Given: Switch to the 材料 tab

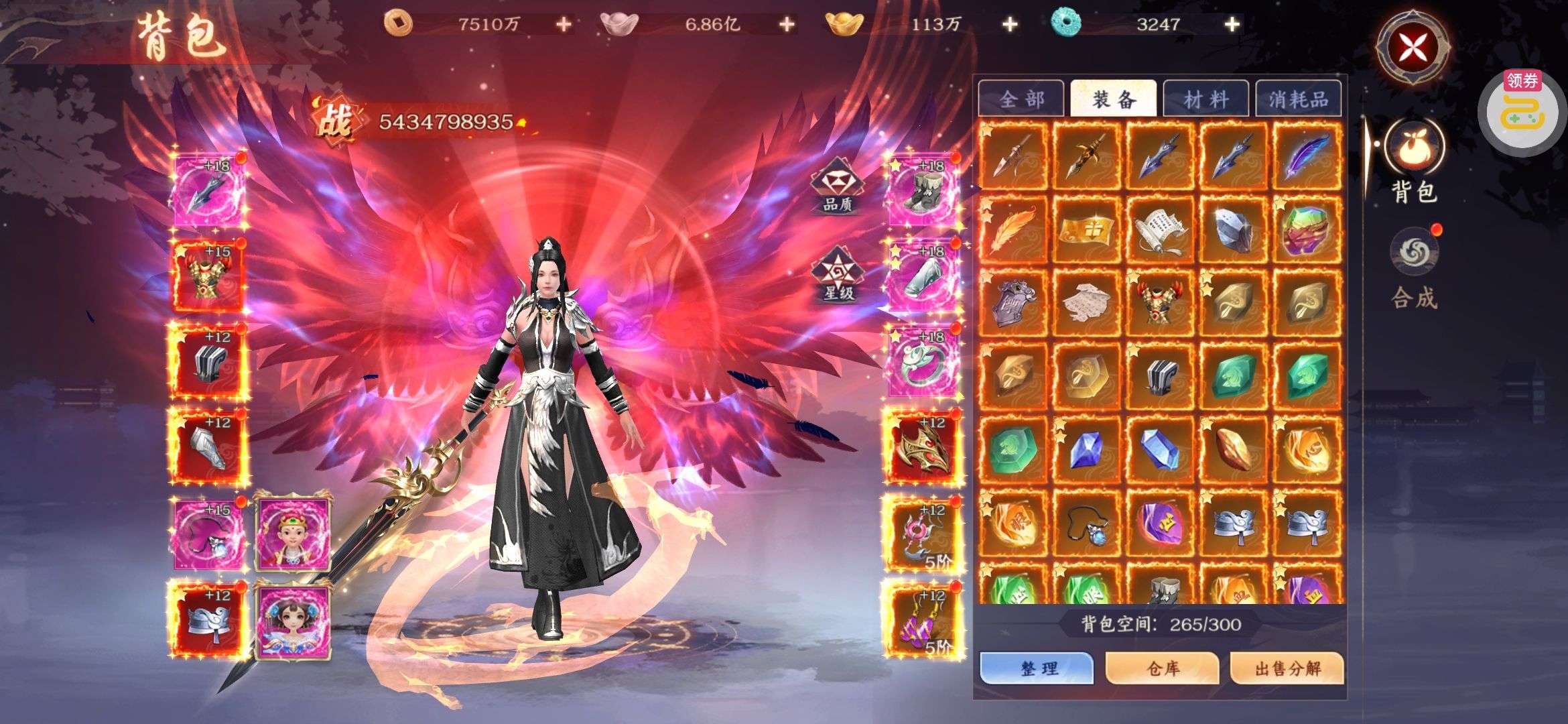Looking at the screenshot, I should (1205, 100).
